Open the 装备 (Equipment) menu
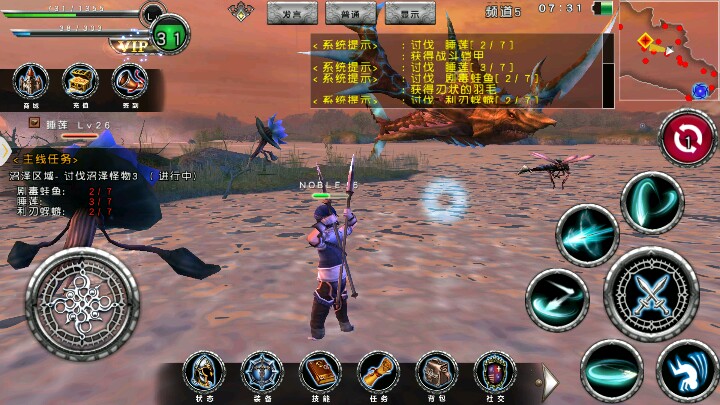 [x=262, y=372]
